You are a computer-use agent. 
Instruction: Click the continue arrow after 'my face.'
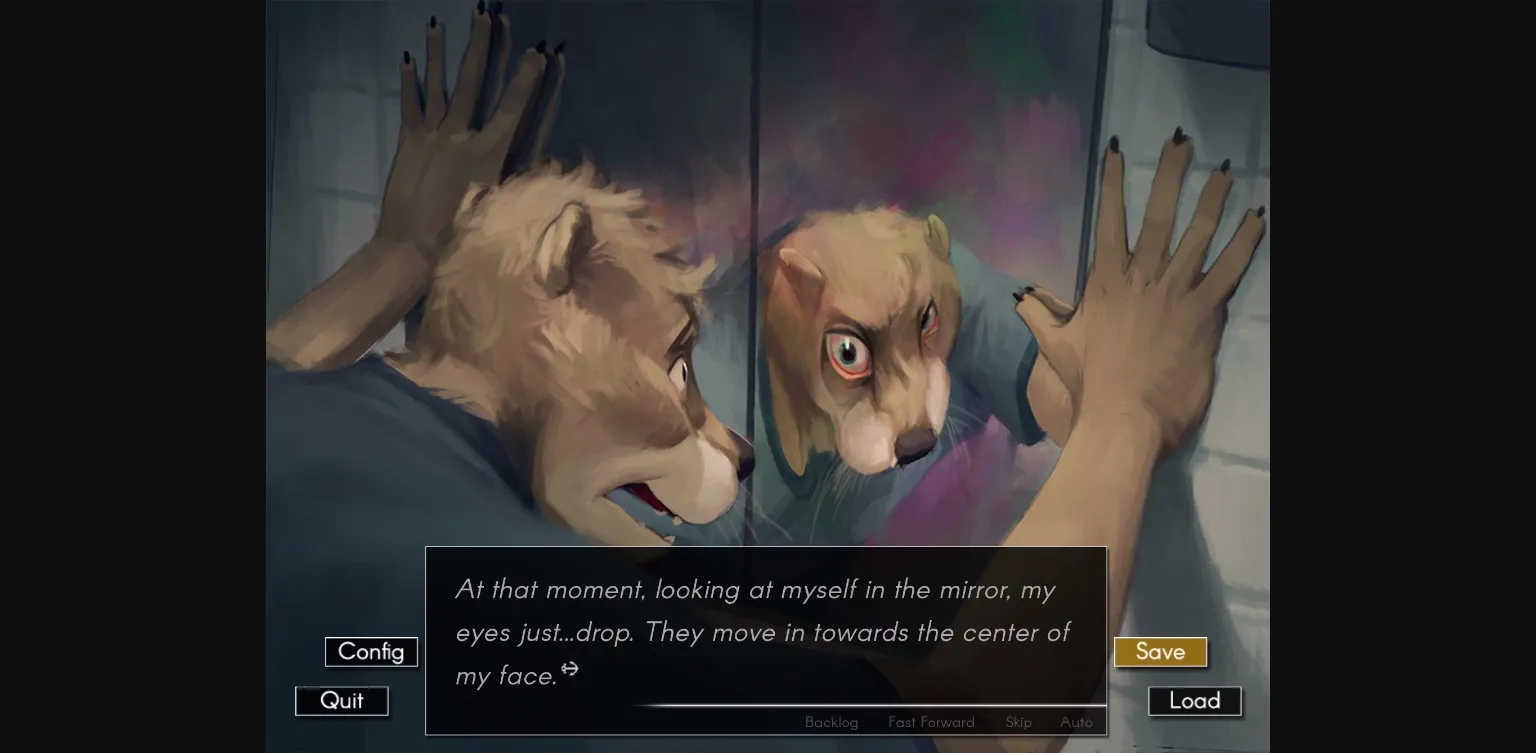click(x=570, y=670)
